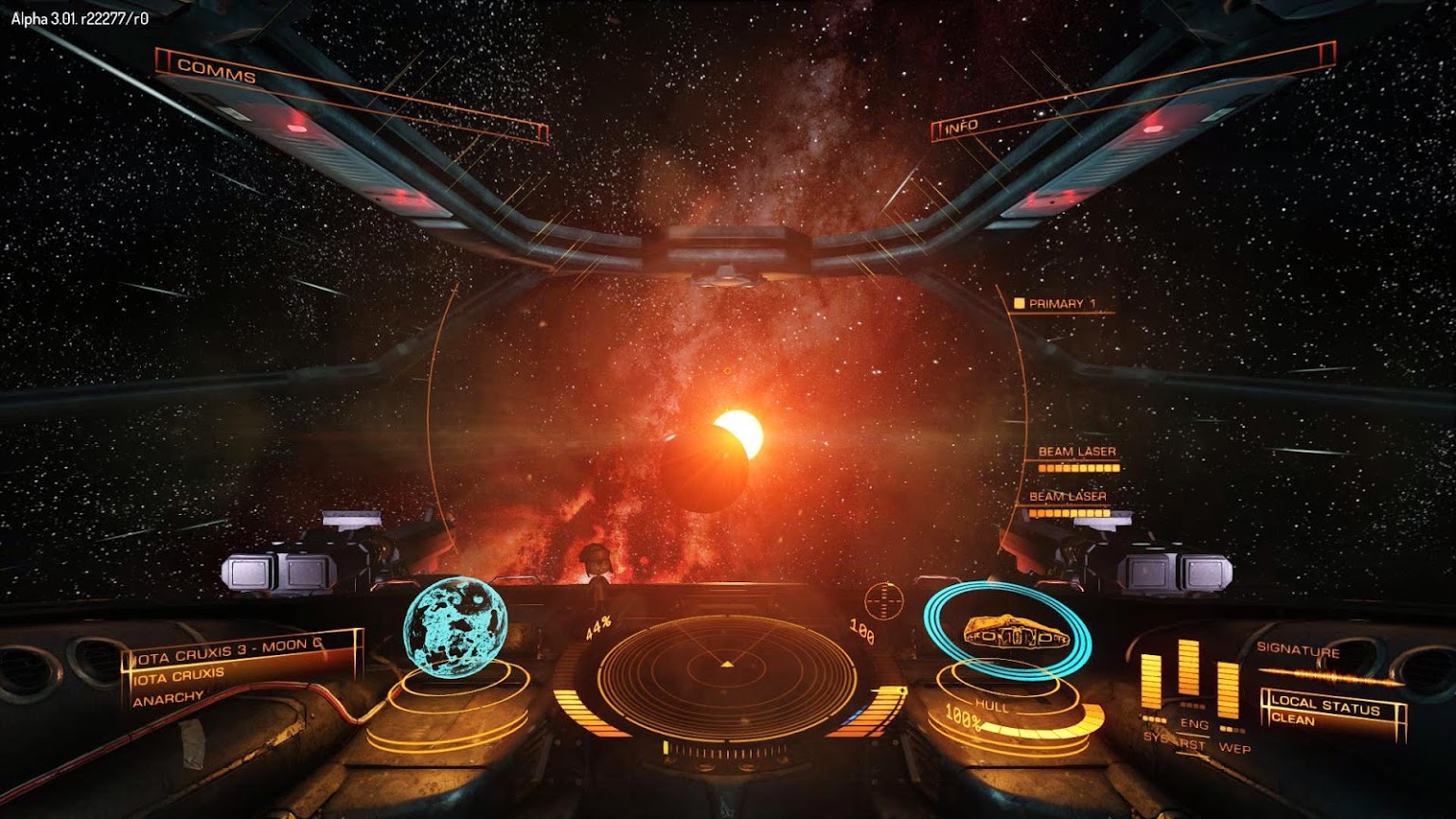This screenshot has height=819, width=1456.
Task: Open the INFO panel
Action: tap(961, 126)
